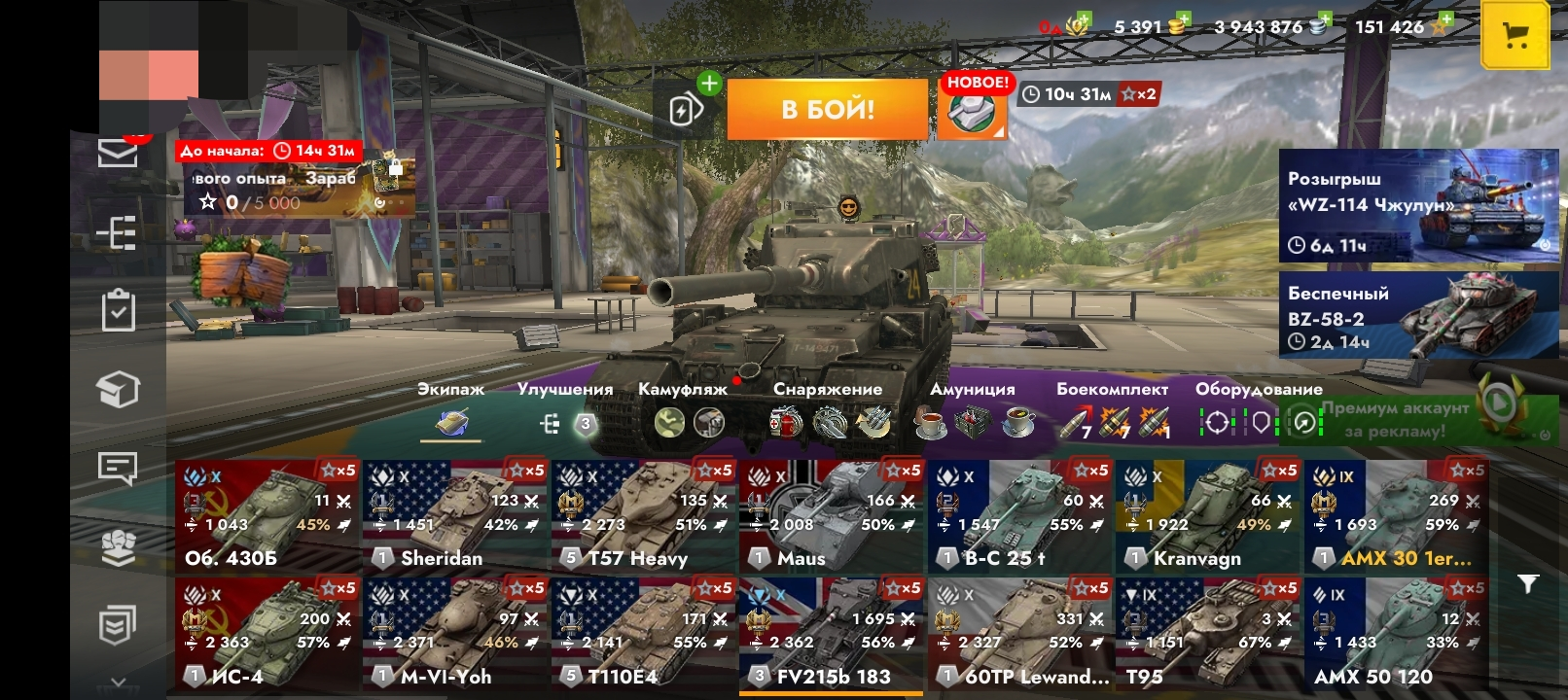Viewport: 1568px width, 700px height.
Task: Select the T110E4 tank card
Action: coord(643,634)
